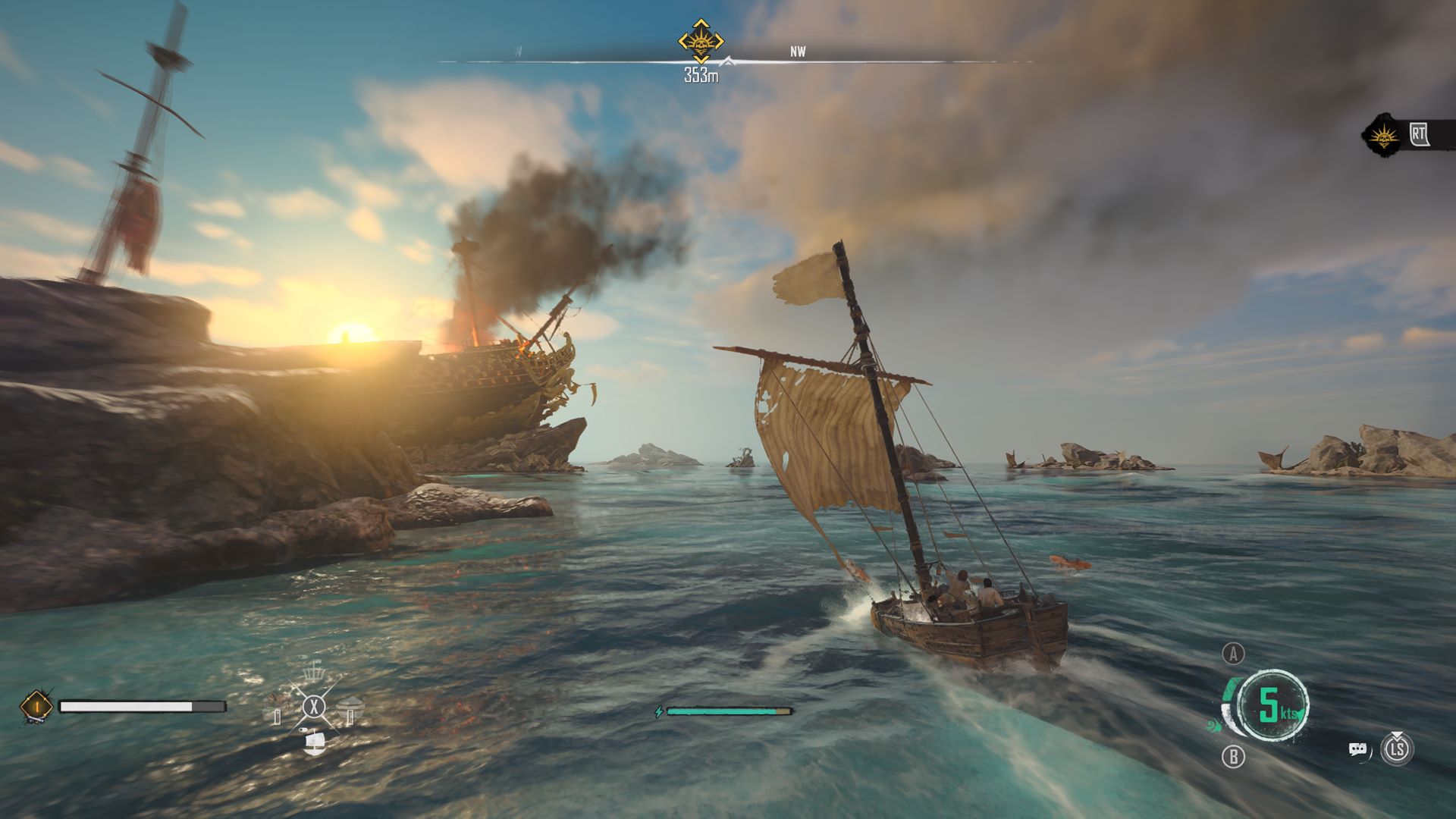The image size is (1456, 819).
Task: Select the NW heading on the compass bar
Action: coord(797,51)
